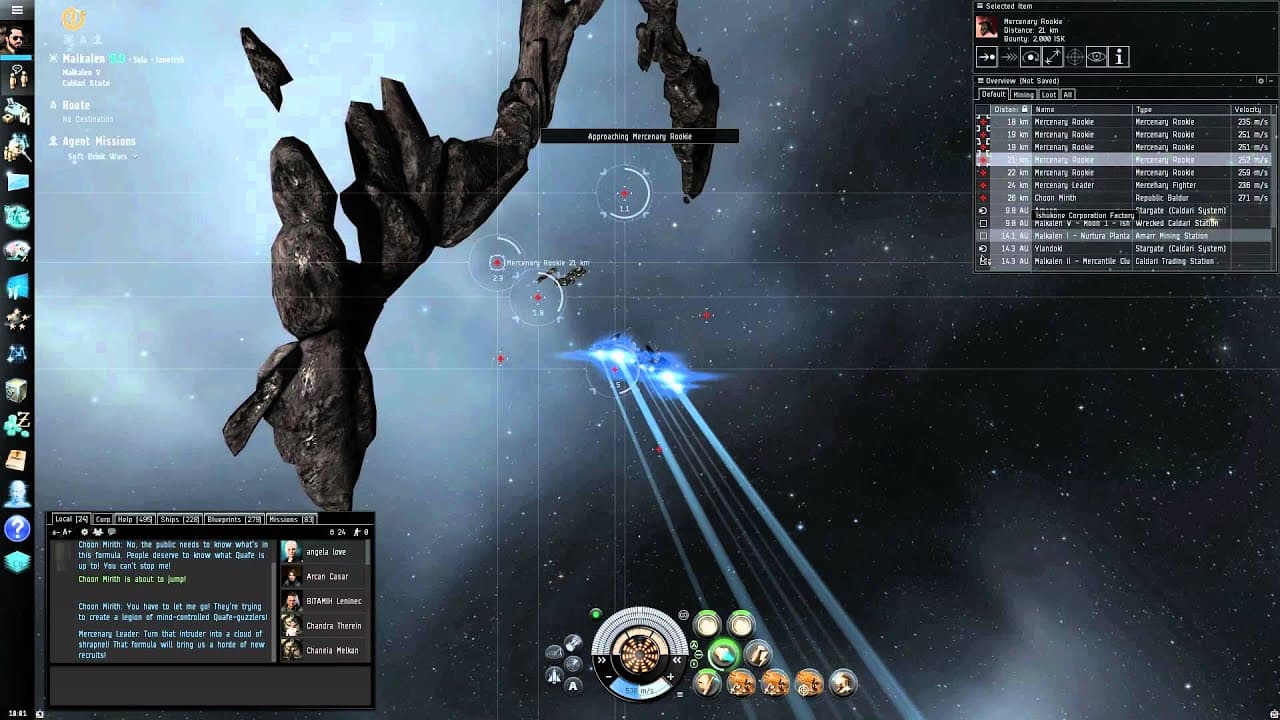Keep the selected target at range
Image resolution: width=1280 pixels, height=720 pixels.
pyautogui.click(x=1053, y=57)
